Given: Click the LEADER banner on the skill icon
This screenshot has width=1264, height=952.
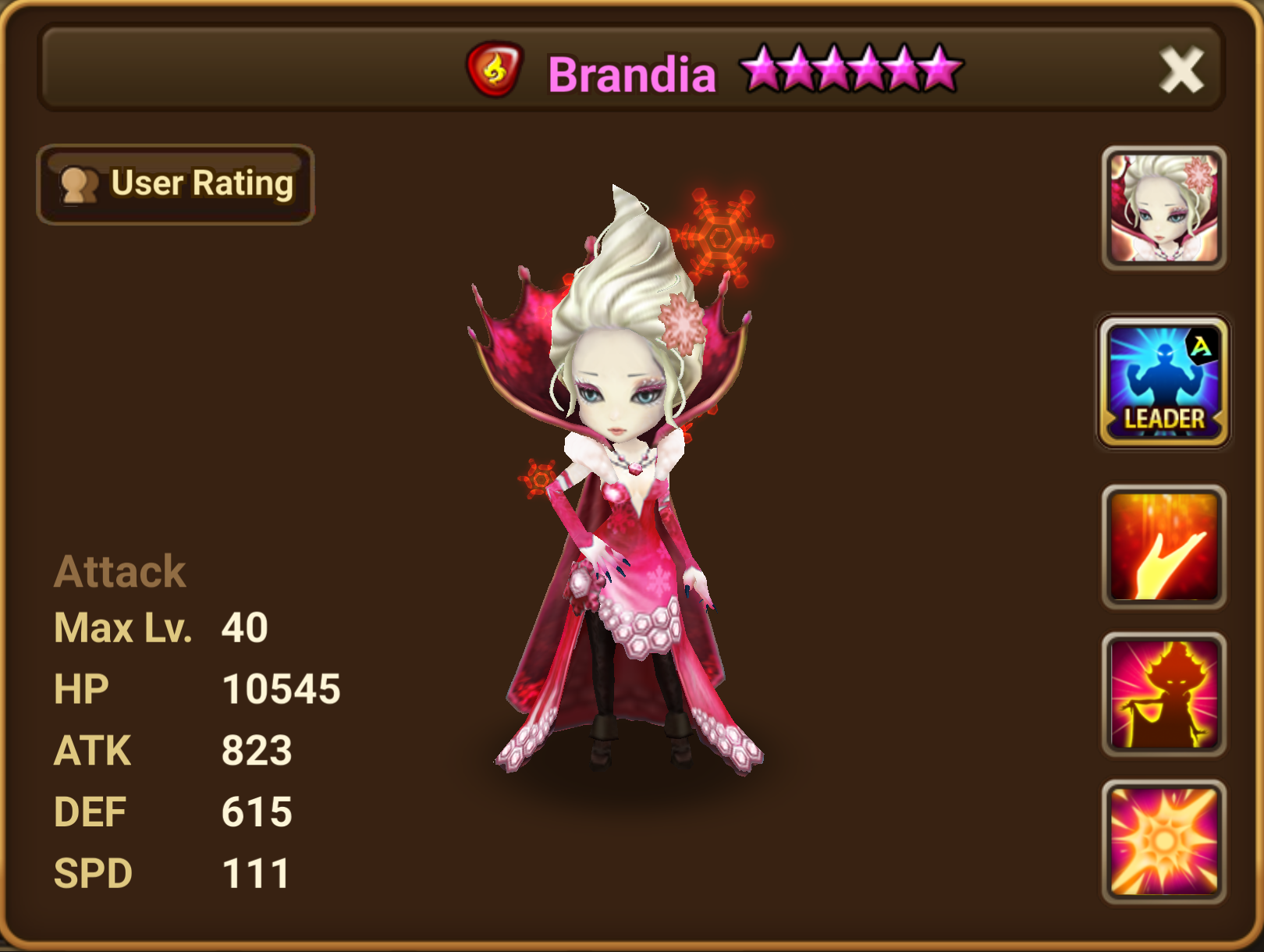Looking at the screenshot, I should pyautogui.click(x=1164, y=418).
